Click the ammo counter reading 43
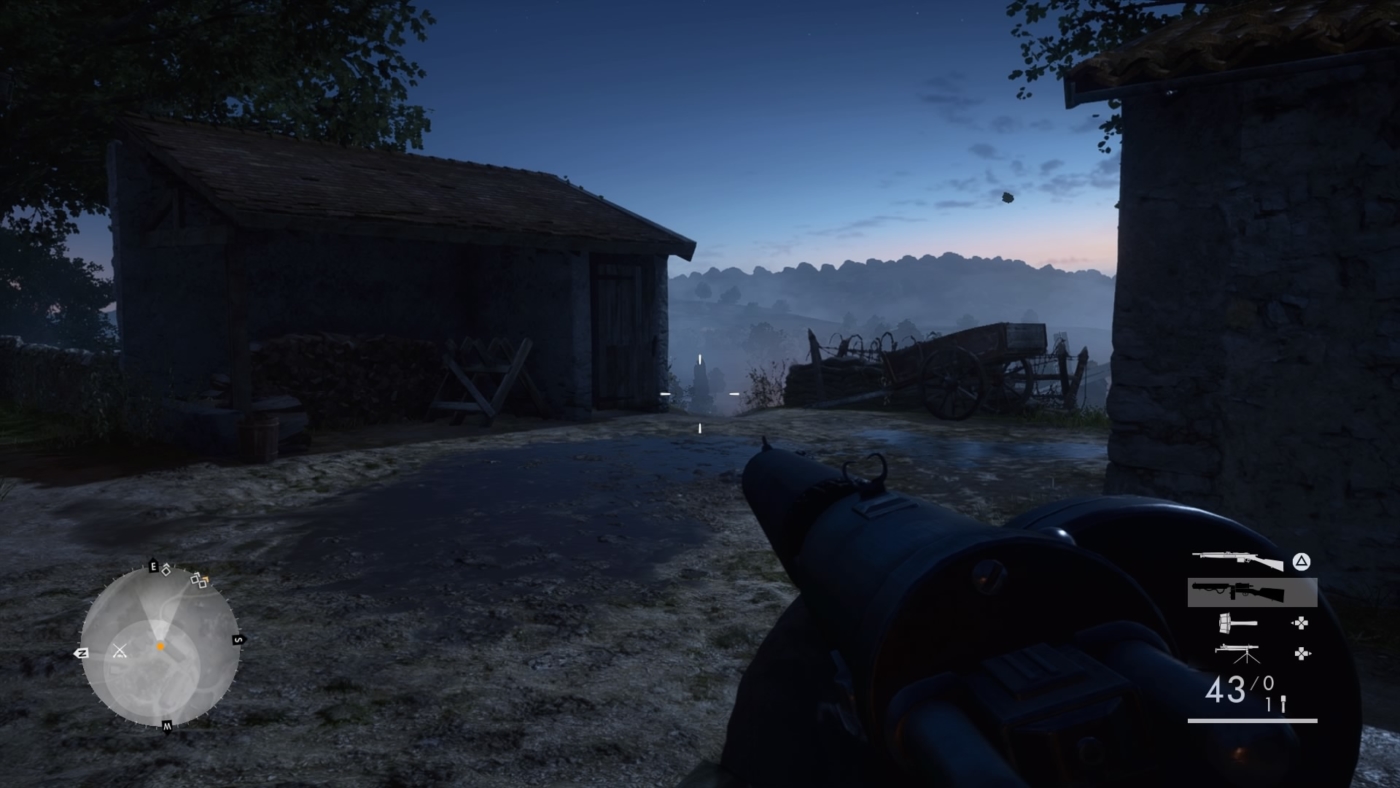The height and width of the screenshot is (788, 1400). [x=1228, y=688]
